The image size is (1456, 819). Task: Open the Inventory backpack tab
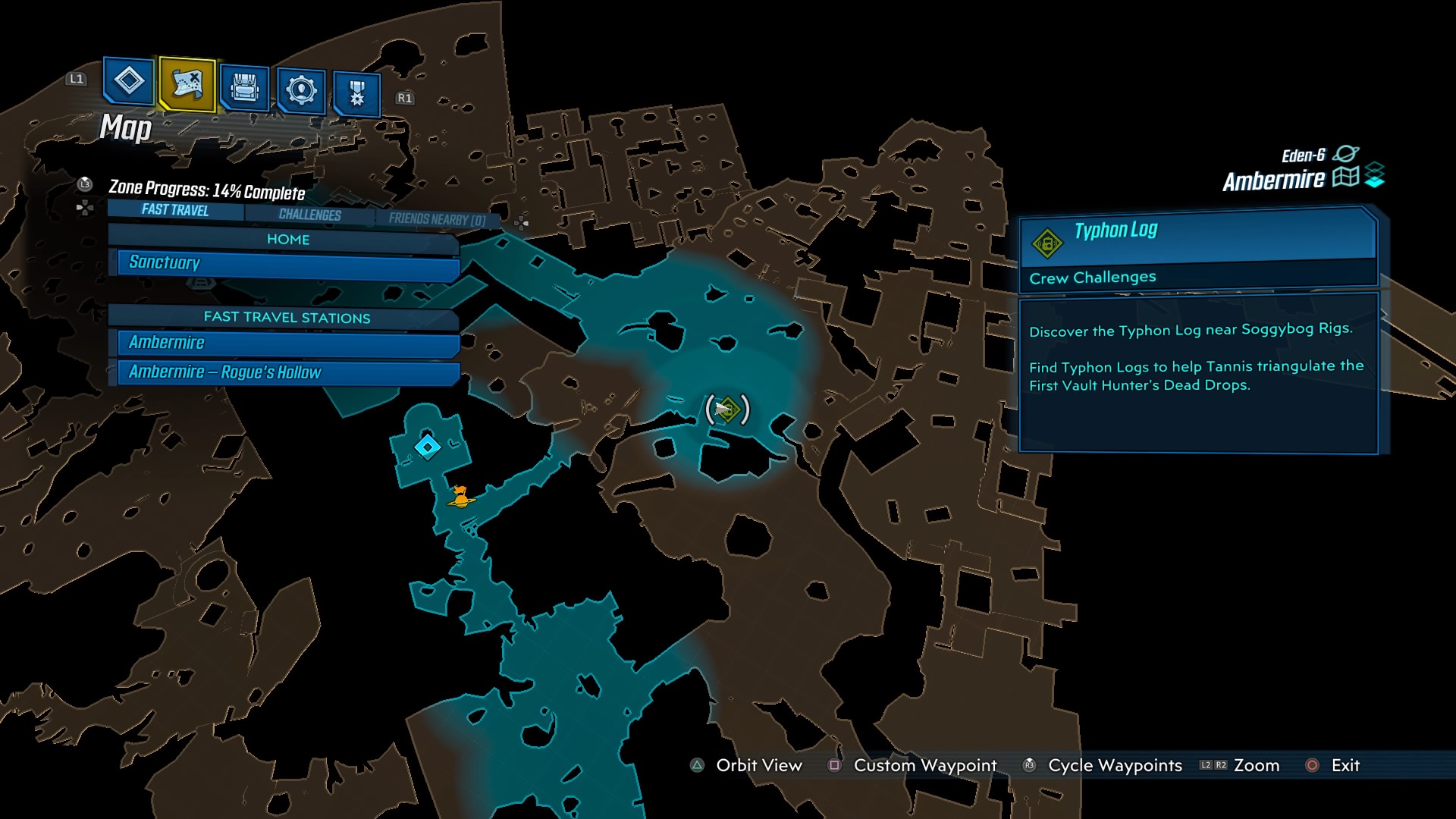[x=244, y=89]
